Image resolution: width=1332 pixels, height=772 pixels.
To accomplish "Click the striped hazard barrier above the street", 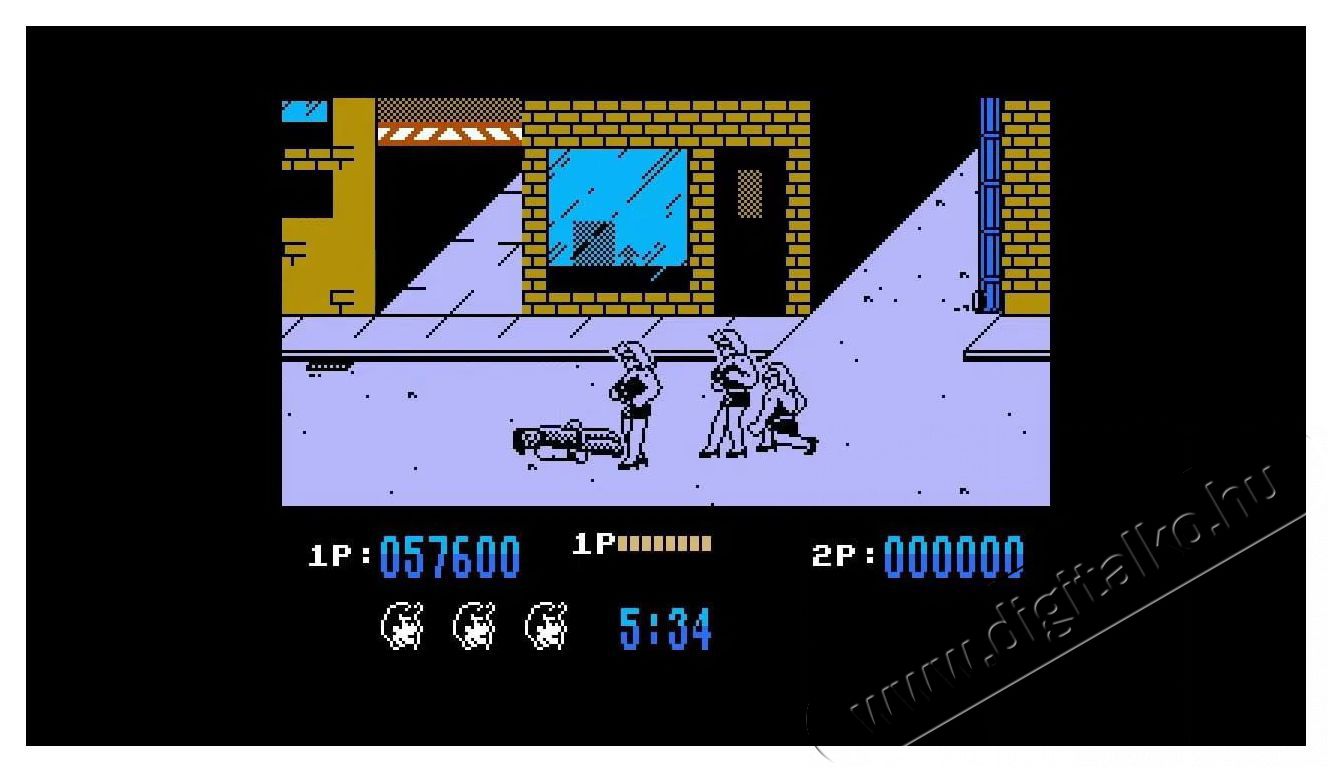I will (x=447, y=133).
